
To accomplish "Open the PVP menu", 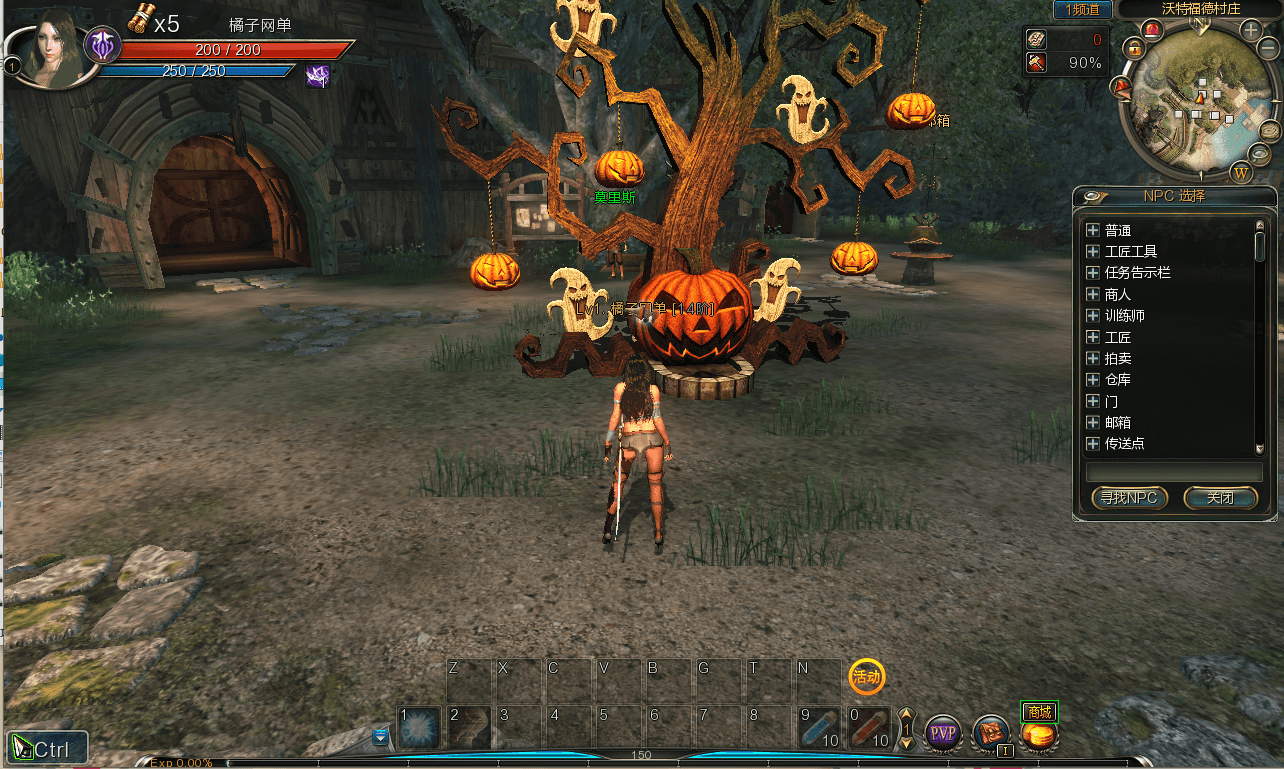I will [x=942, y=733].
